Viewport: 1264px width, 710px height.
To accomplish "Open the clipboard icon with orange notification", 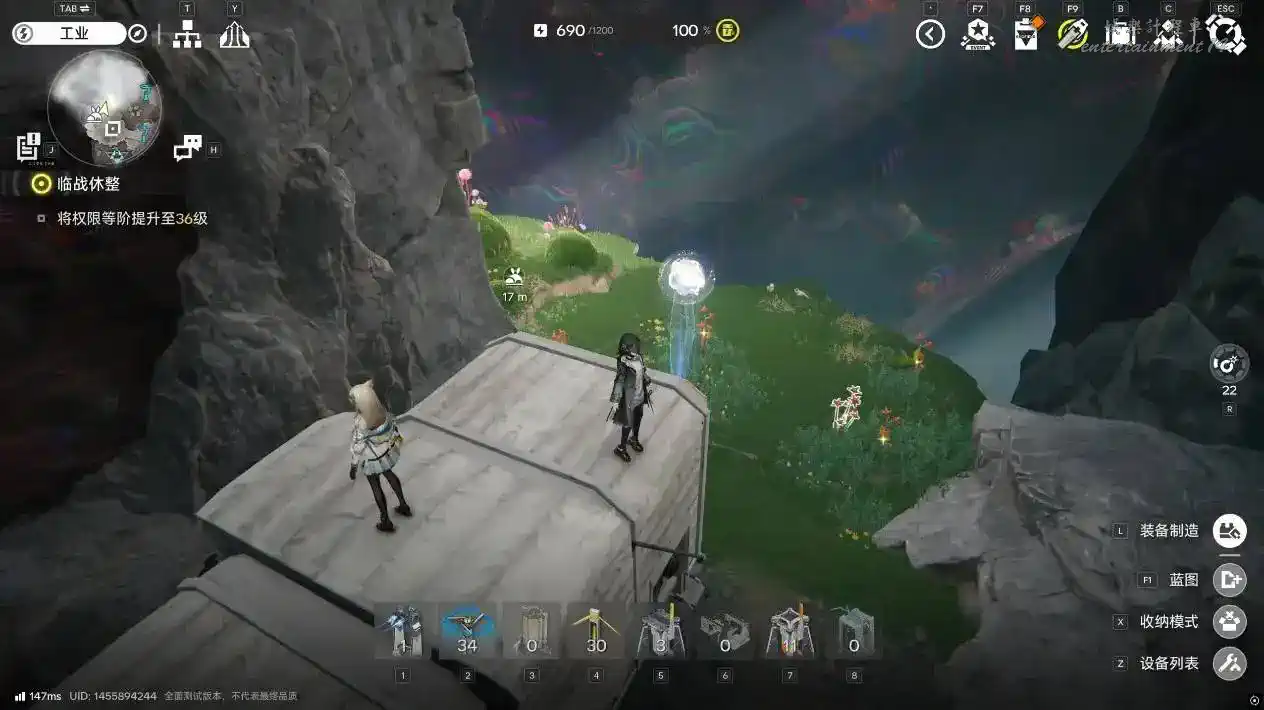I will pyautogui.click(x=1026, y=35).
